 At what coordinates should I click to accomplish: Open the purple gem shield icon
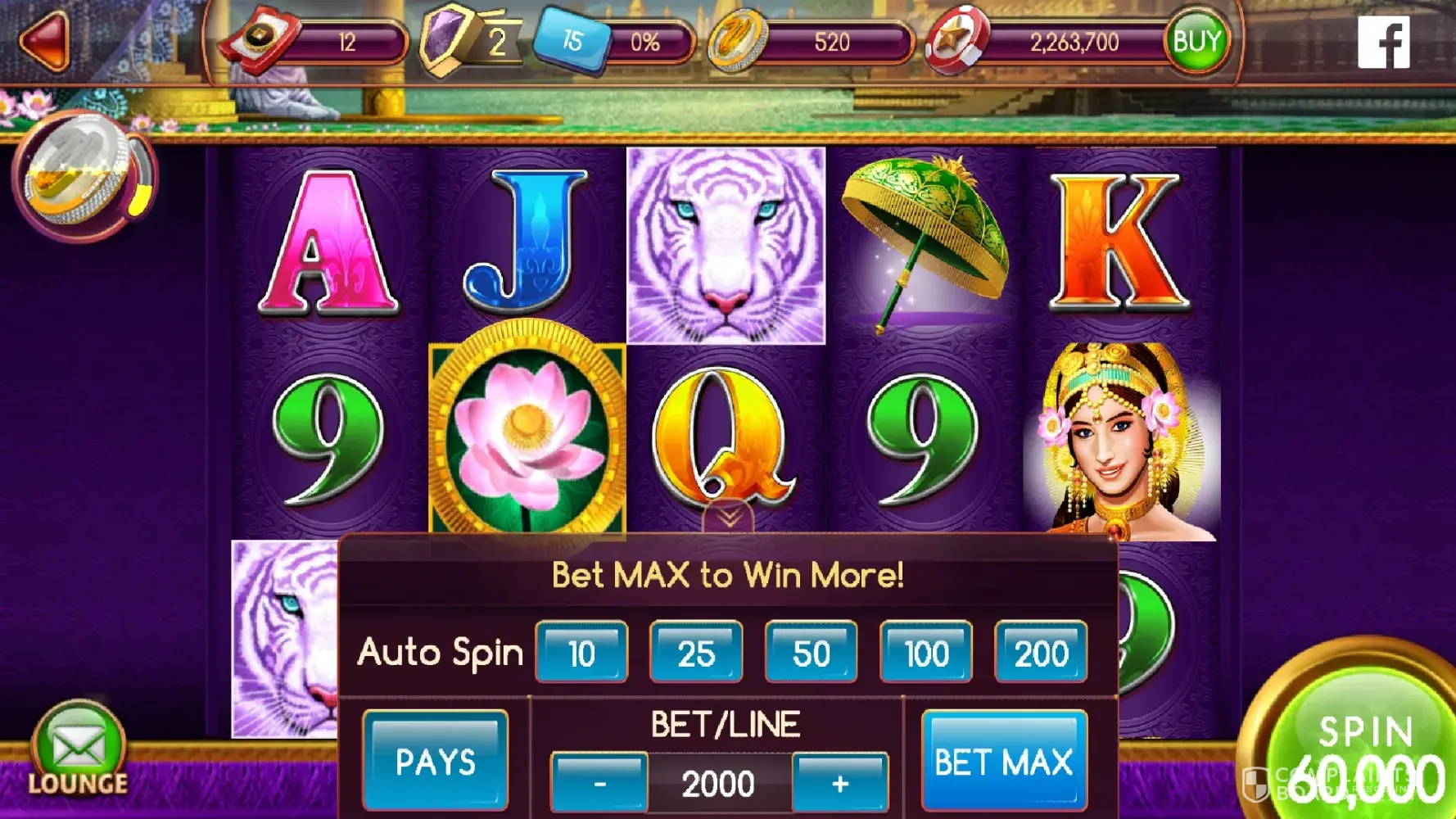[446, 39]
